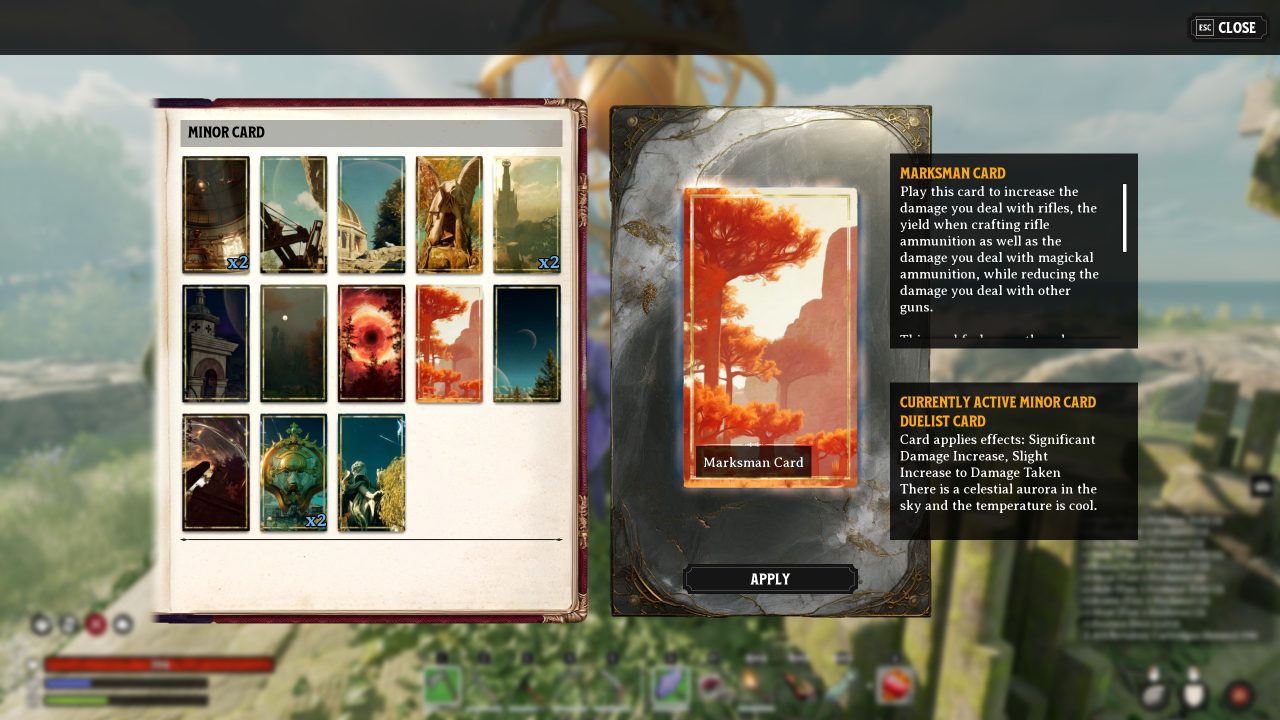
Task: Select the crescent moon card thumbnail
Action: click(x=527, y=343)
